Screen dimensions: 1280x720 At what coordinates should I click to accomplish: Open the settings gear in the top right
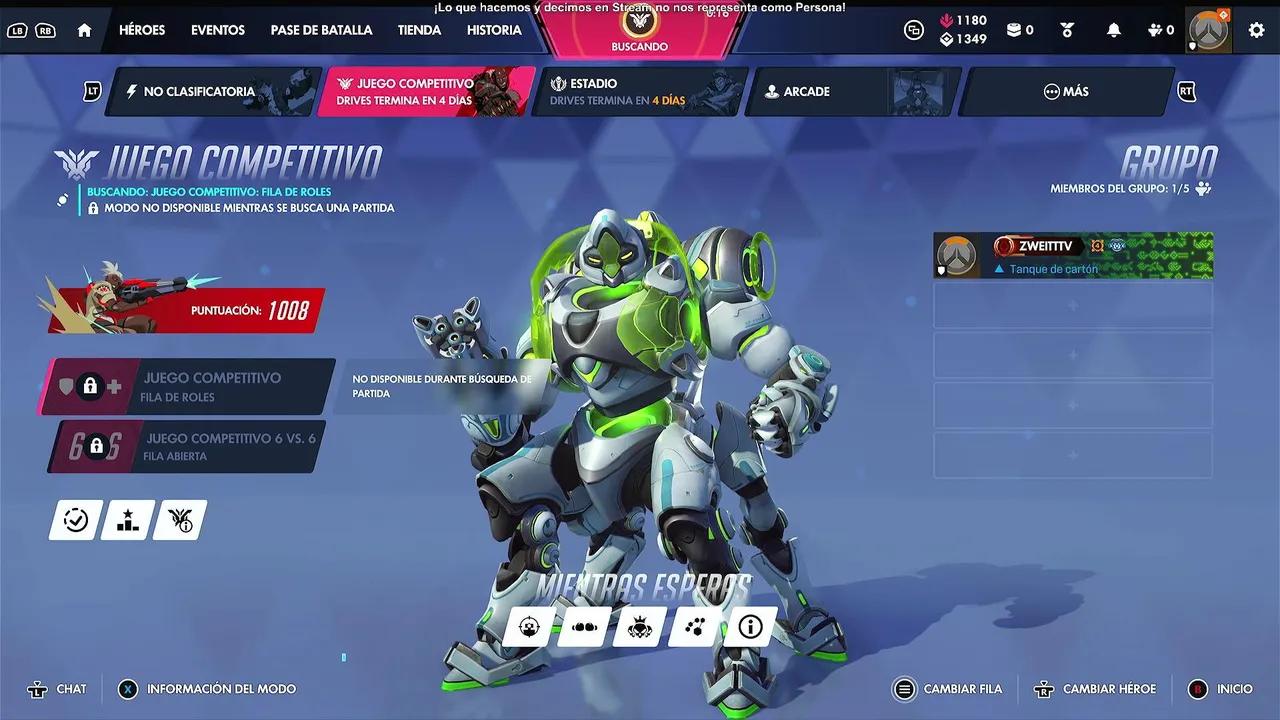click(1256, 30)
